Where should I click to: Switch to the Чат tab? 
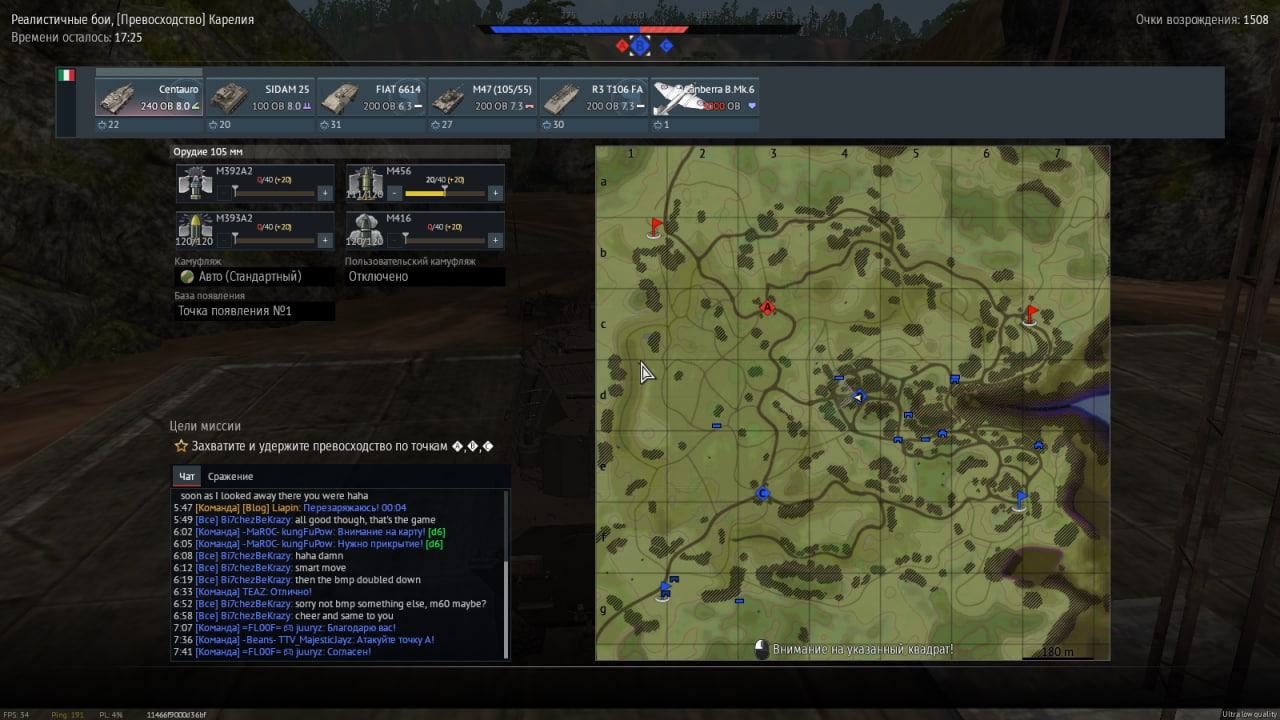coord(186,477)
